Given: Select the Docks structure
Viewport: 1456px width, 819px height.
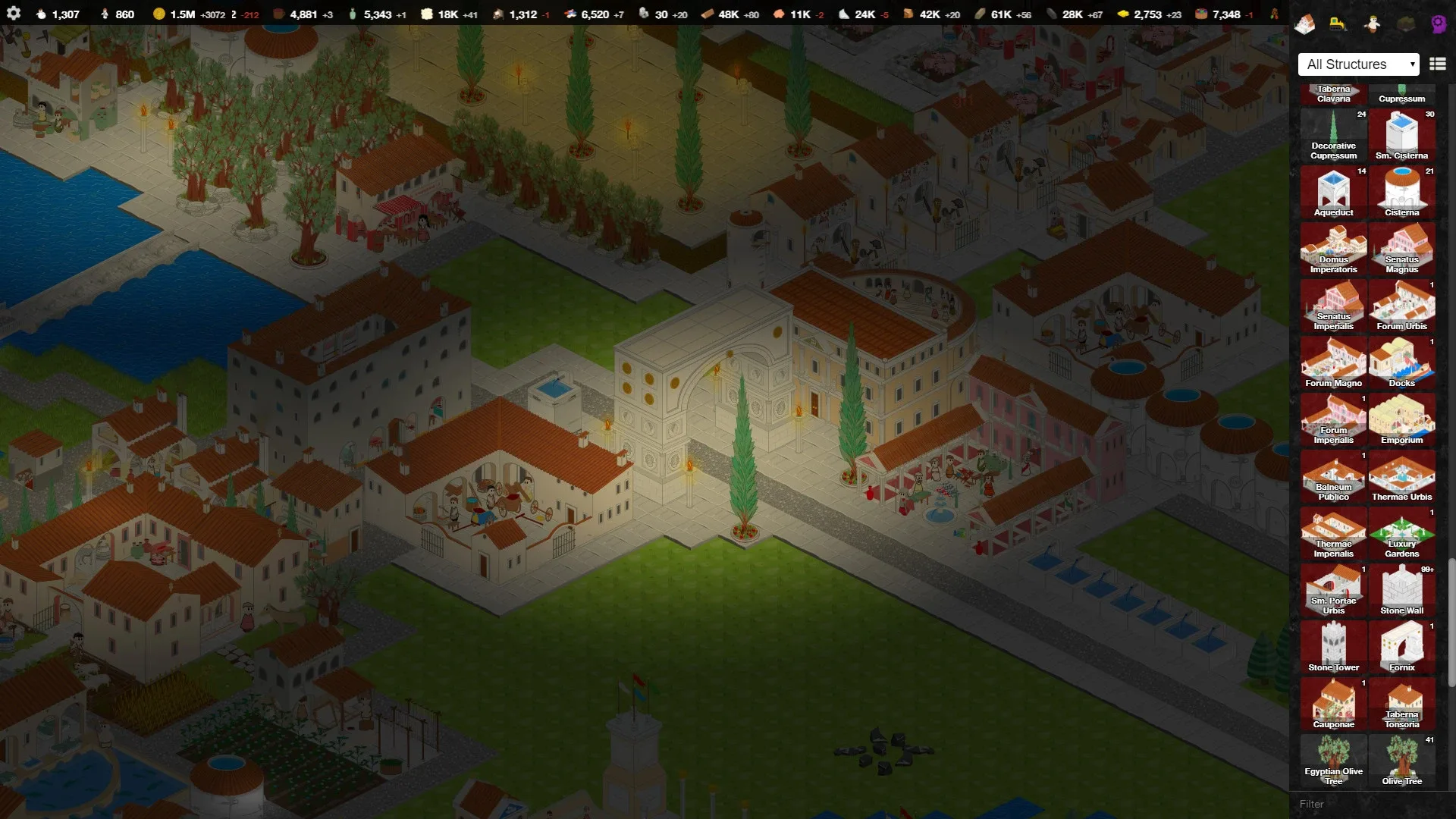Looking at the screenshot, I should [1401, 363].
